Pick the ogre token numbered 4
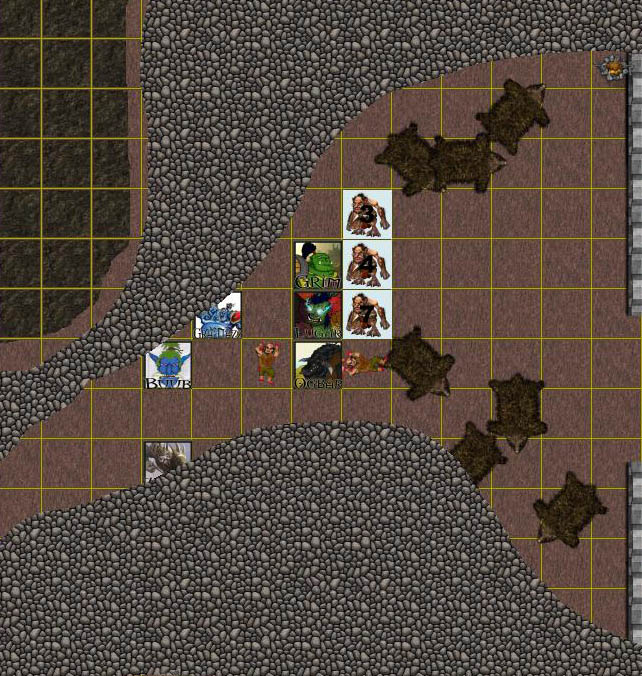This screenshot has width=642, height=676. pos(367,265)
